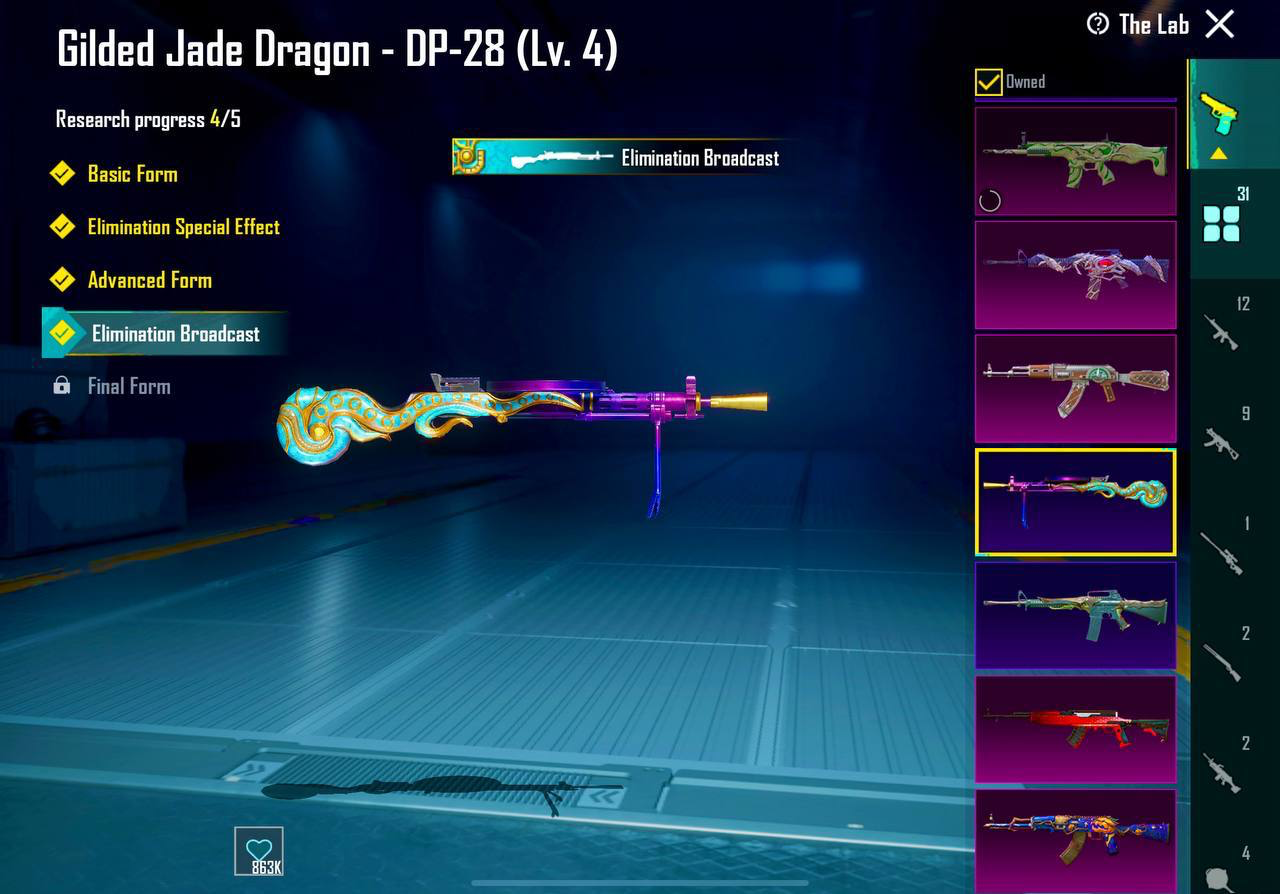Switch to the all weapons category tab
The height and width of the screenshot is (894, 1280).
point(1222,222)
